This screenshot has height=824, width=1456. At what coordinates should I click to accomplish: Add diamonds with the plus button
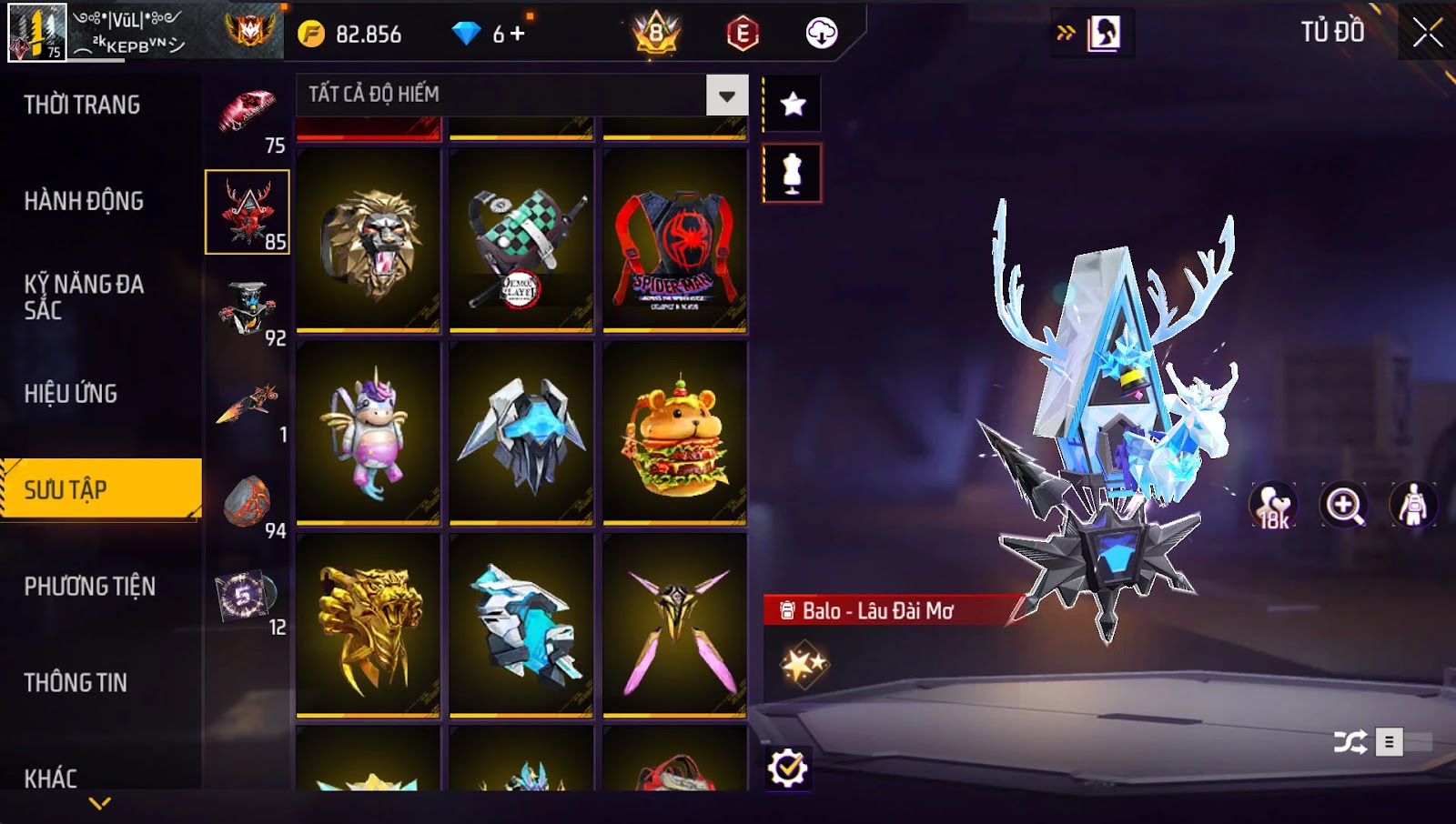pyautogui.click(x=516, y=34)
